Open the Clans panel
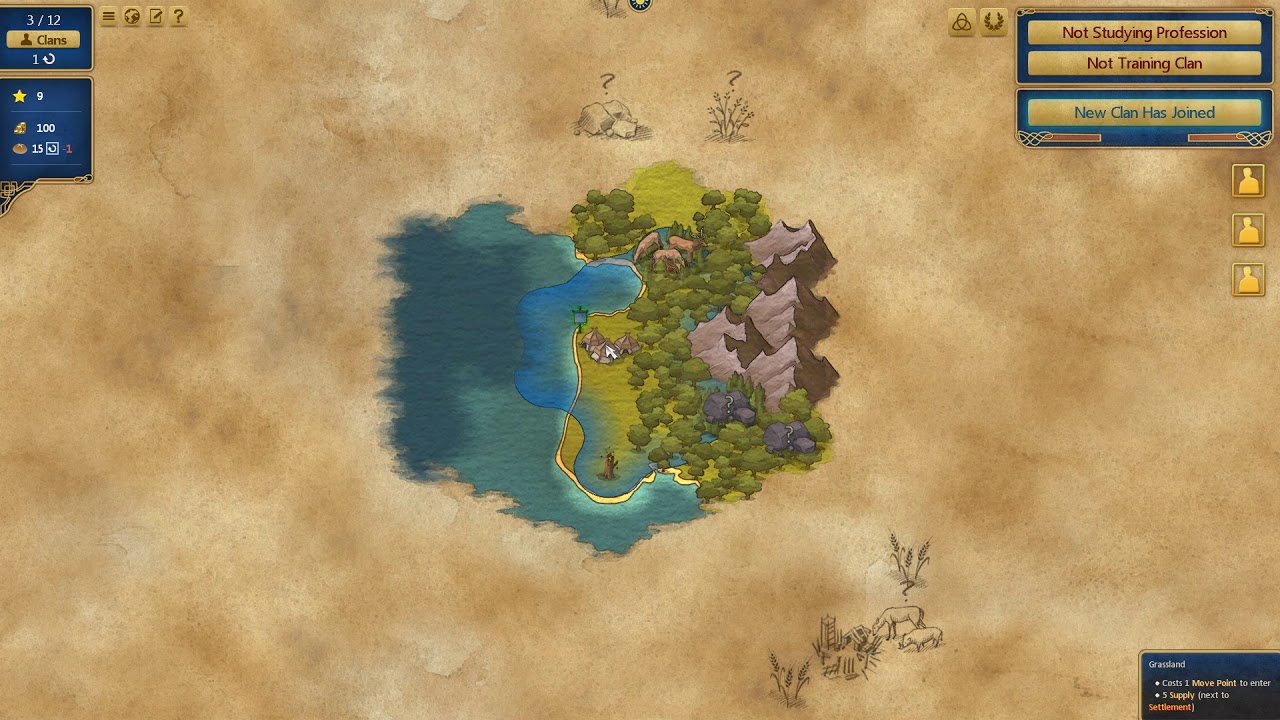 [44, 40]
